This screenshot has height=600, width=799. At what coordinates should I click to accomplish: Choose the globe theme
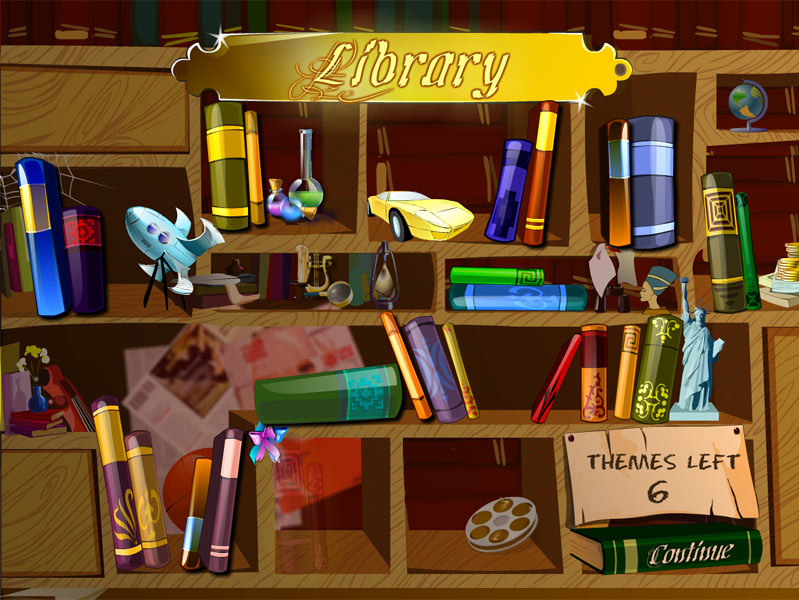click(x=747, y=107)
